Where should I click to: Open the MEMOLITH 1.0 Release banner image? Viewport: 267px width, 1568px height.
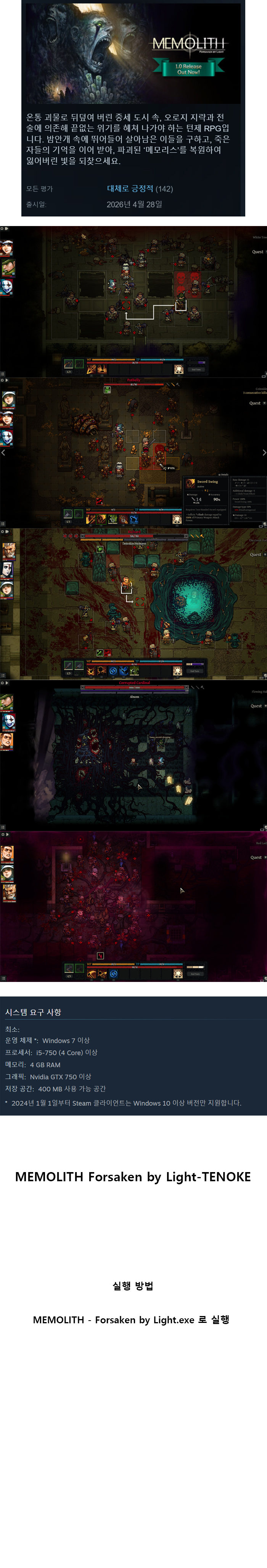(133, 53)
